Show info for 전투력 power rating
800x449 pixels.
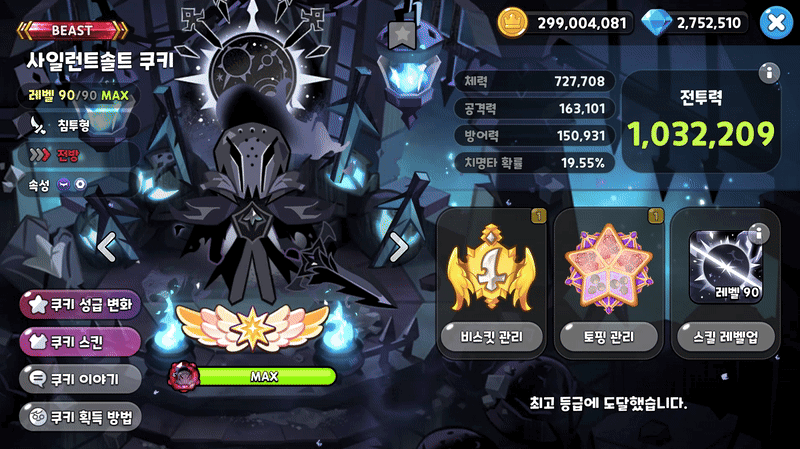click(768, 73)
